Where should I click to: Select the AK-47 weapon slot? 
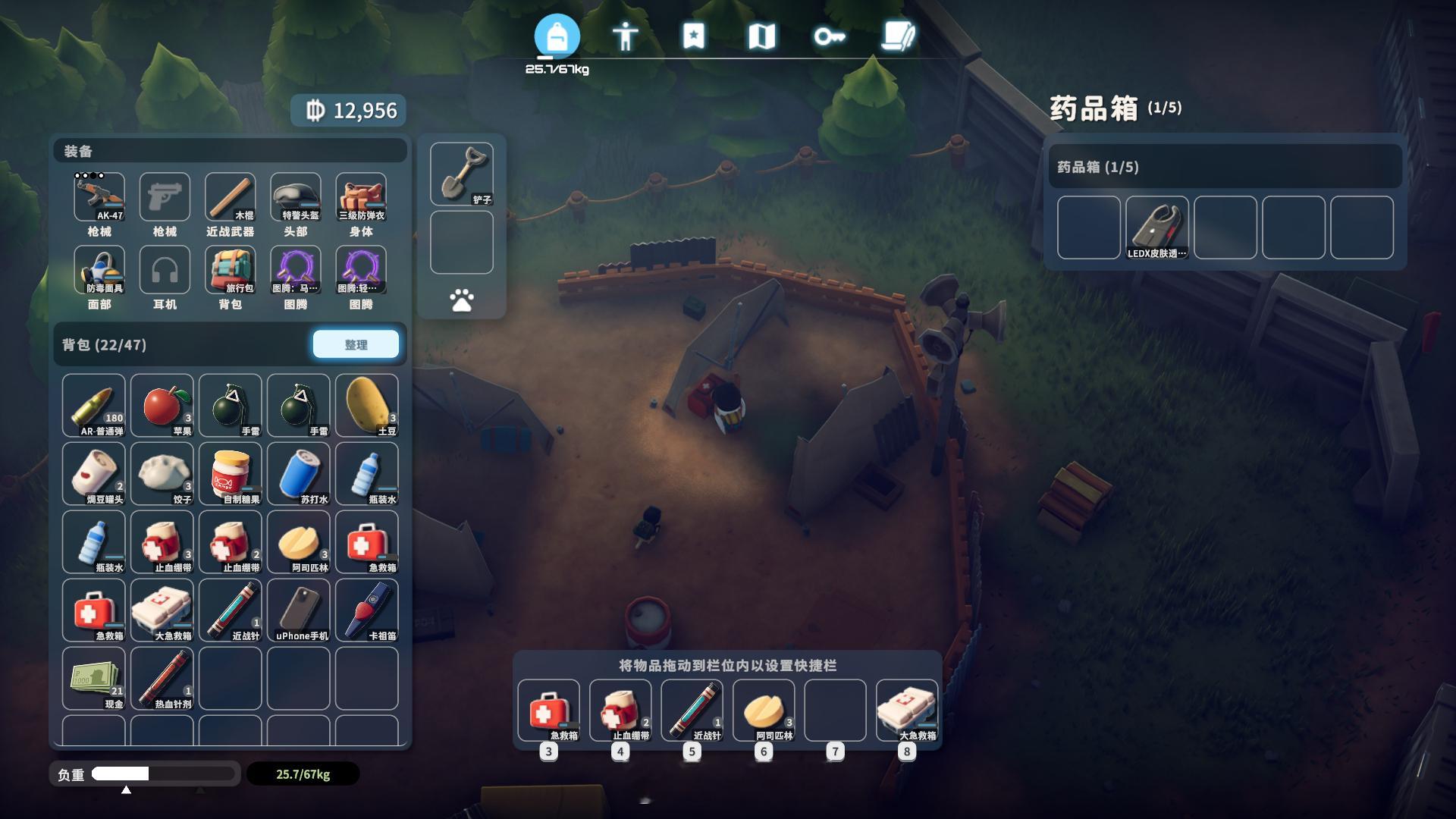coord(99,196)
